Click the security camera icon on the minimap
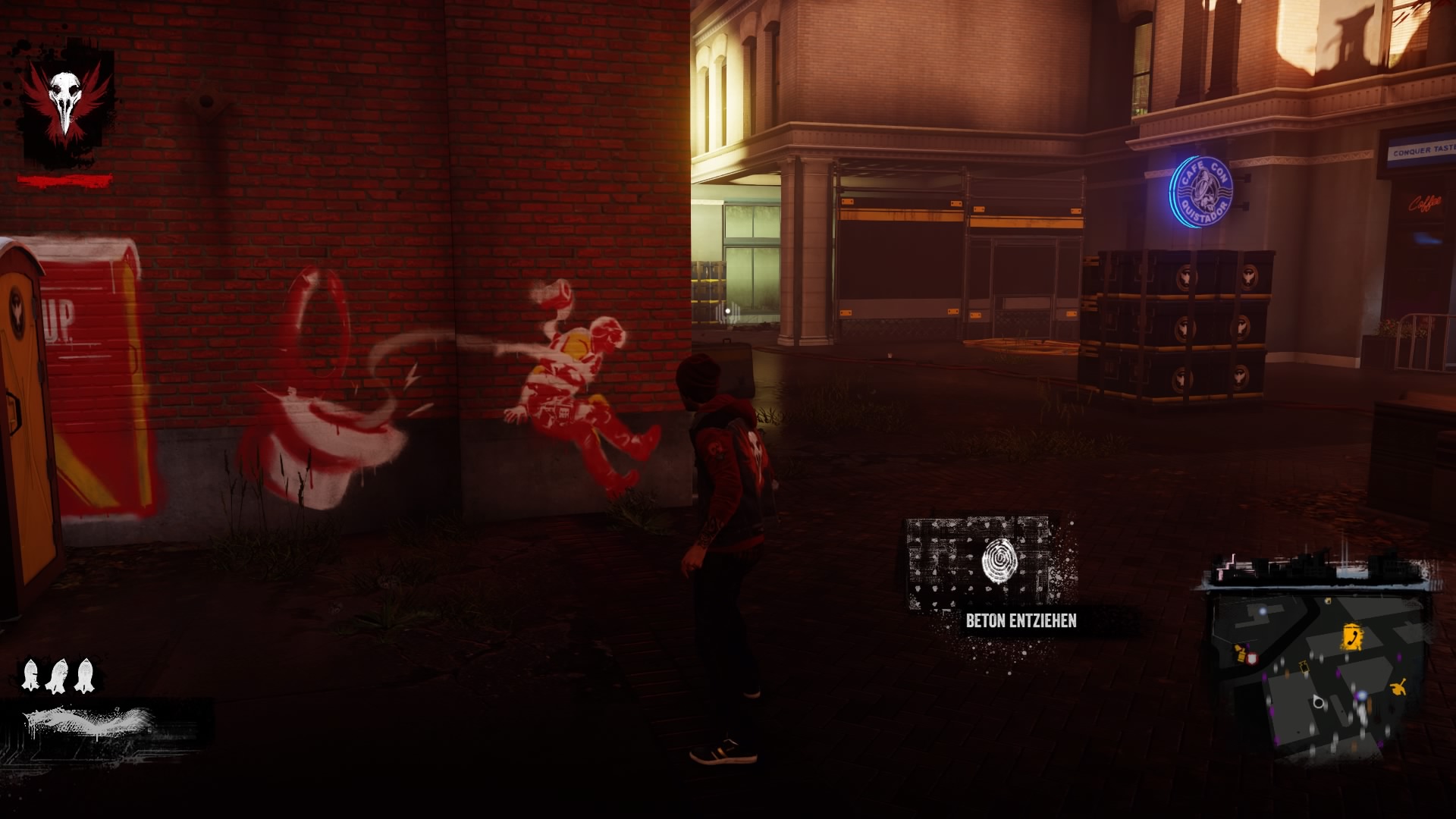Screen dimensions: 1456x819 point(1304,667)
